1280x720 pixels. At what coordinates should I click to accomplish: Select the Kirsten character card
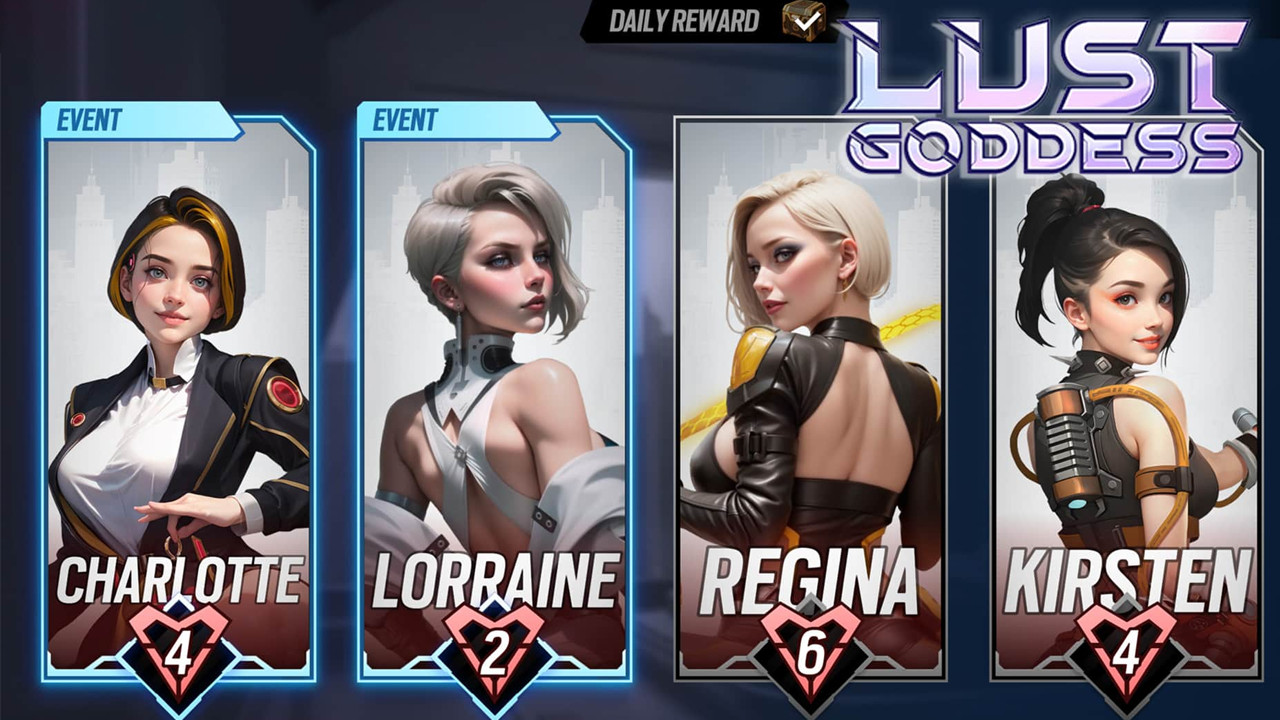pyautogui.click(x=1126, y=400)
